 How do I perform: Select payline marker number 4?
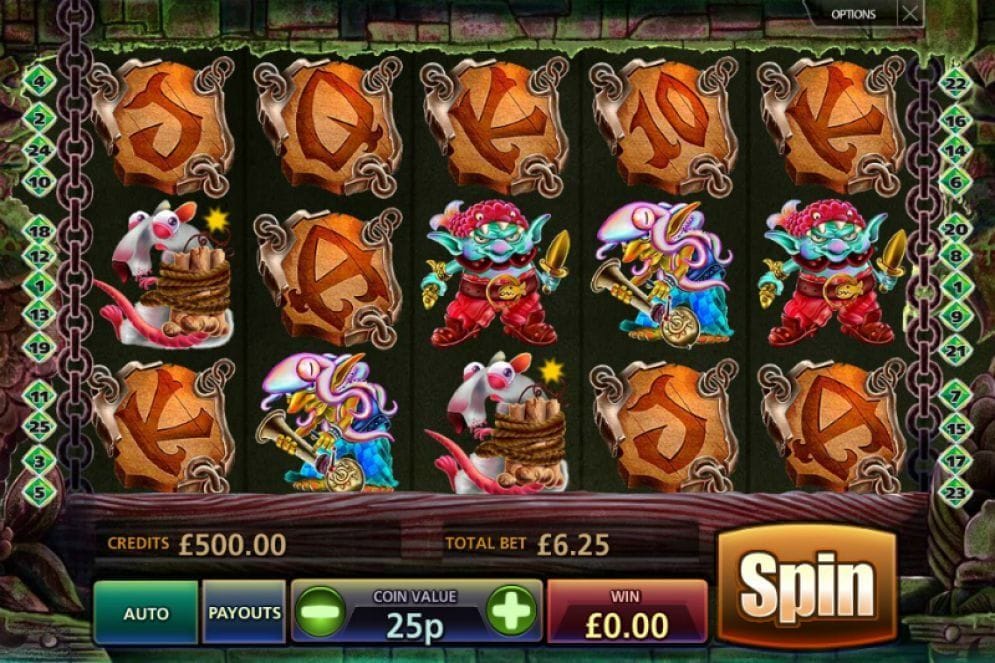[x=39, y=78]
